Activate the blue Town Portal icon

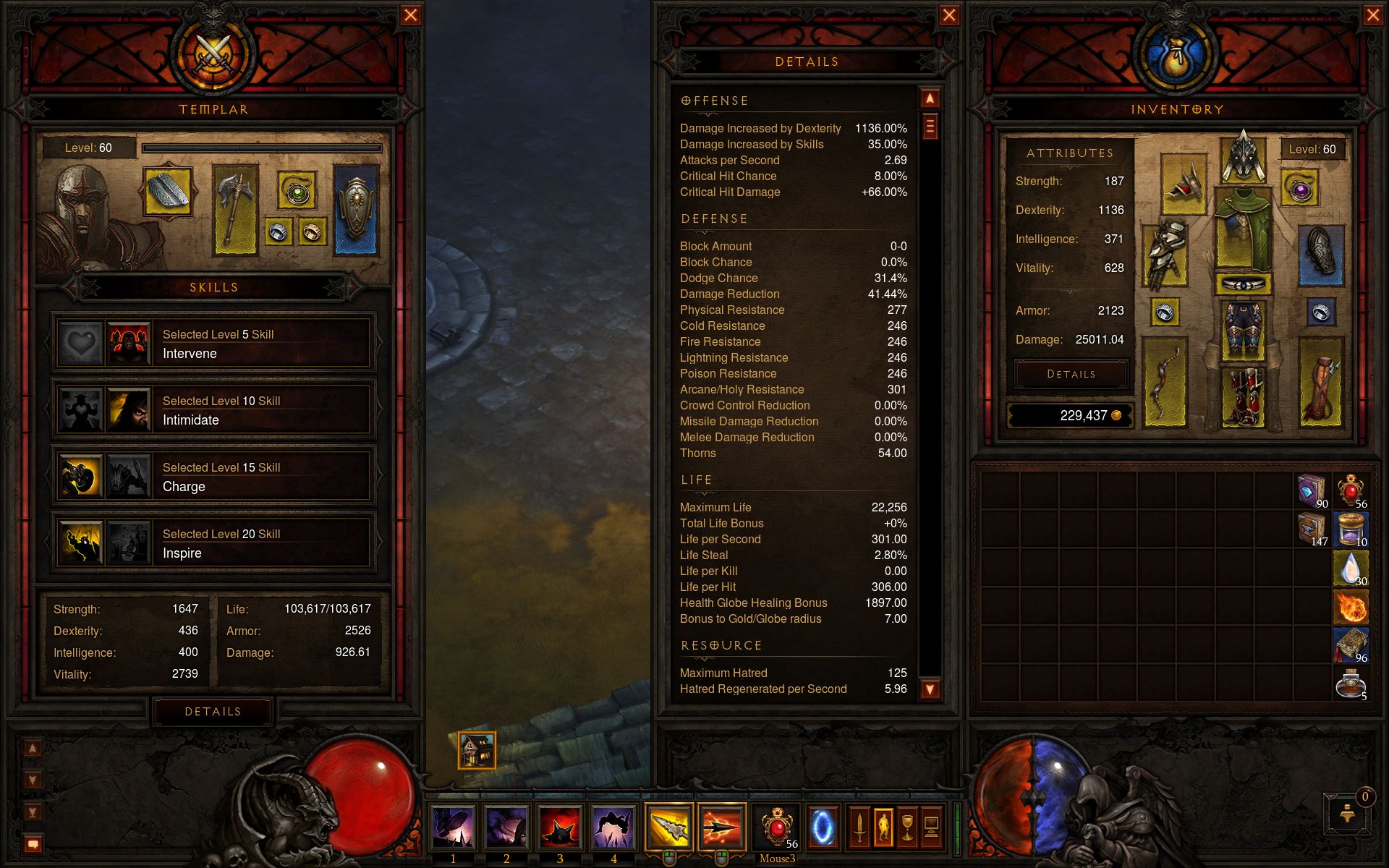point(822,826)
